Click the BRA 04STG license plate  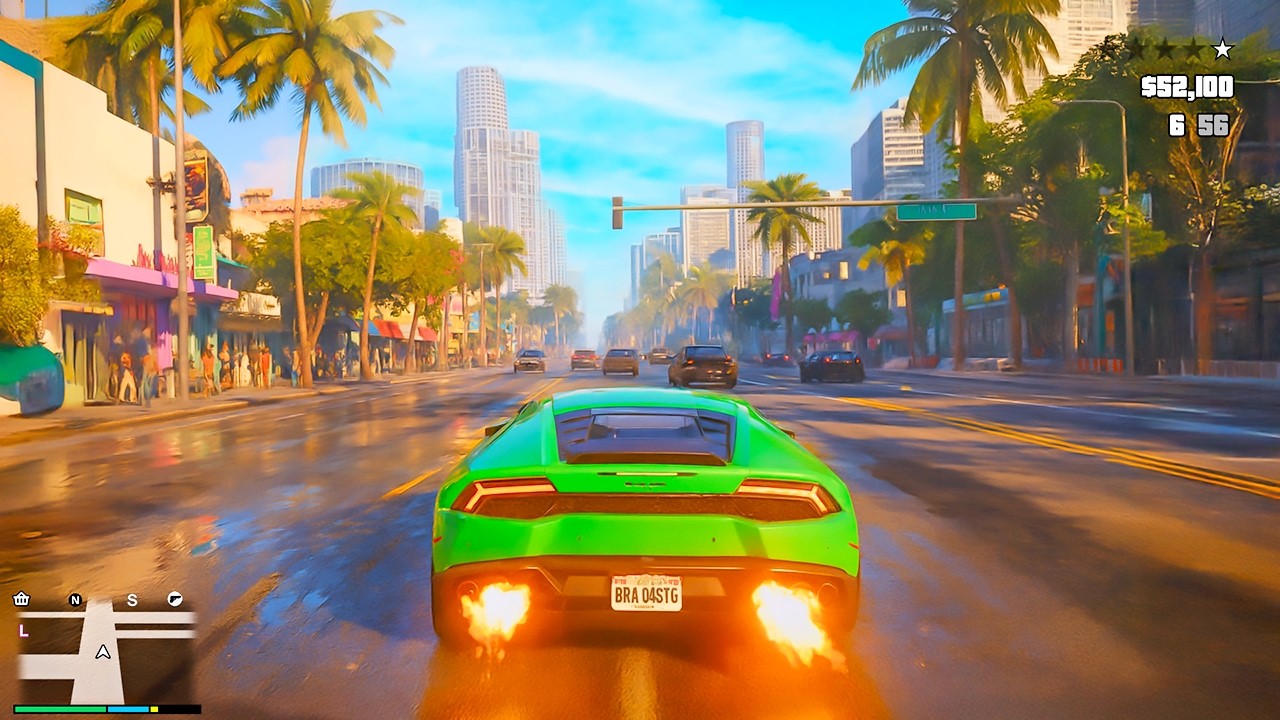(644, 593)
